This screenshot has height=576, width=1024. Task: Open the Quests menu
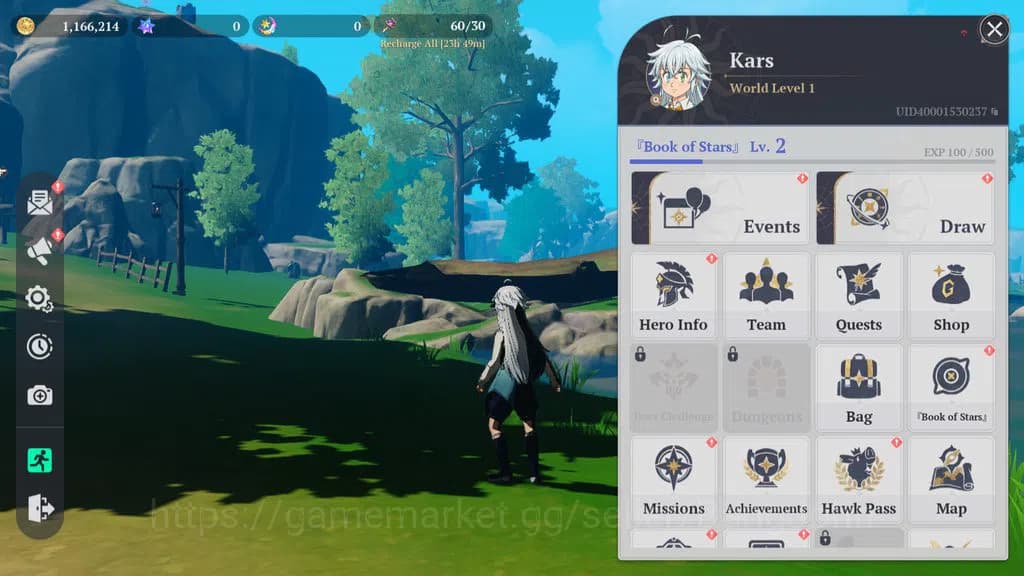coord(859,296)
